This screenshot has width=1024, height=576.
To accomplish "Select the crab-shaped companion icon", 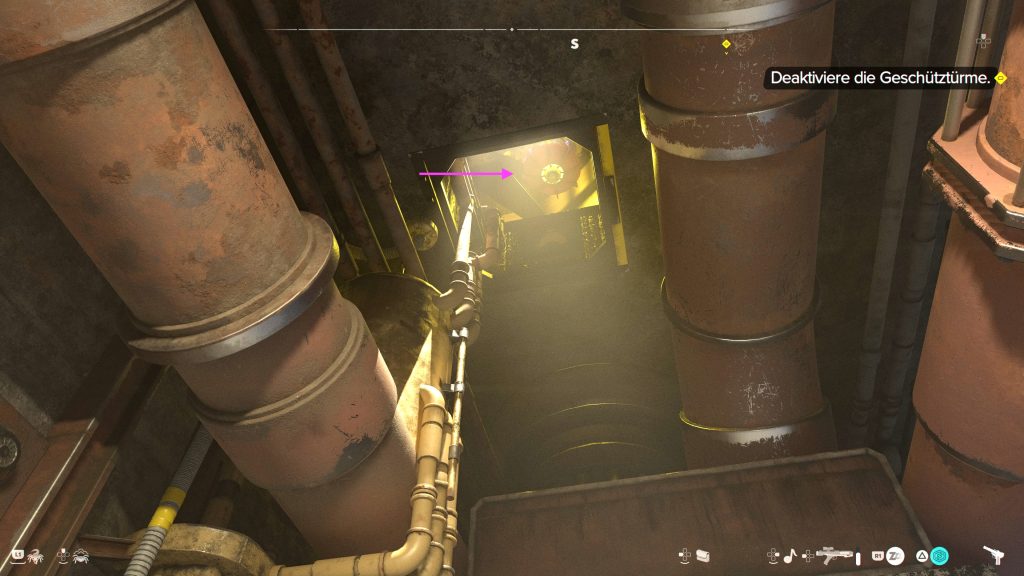I will [x=79, y=554].
